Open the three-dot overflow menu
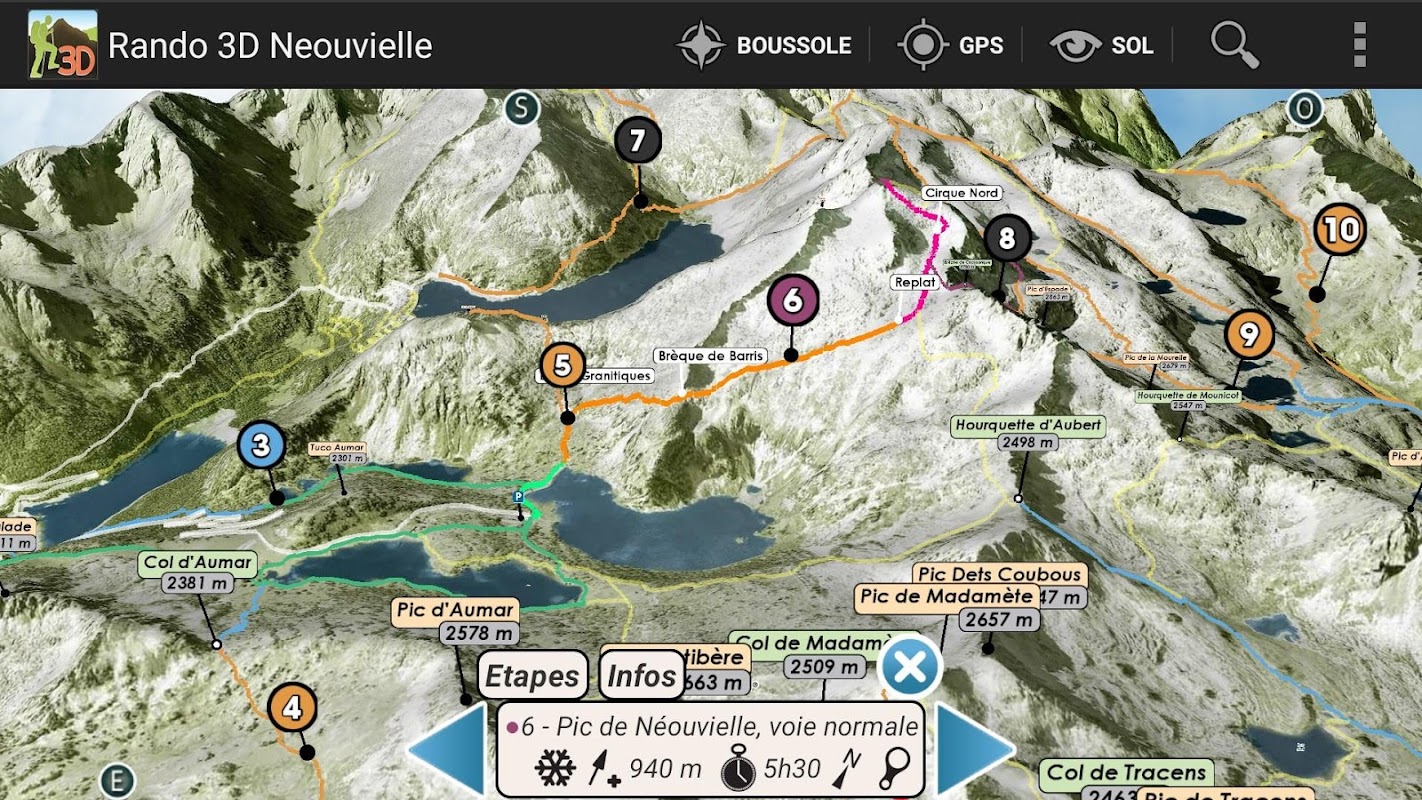The height and width of the screenshot is (800, 1422). click(x=1358, y=45)
